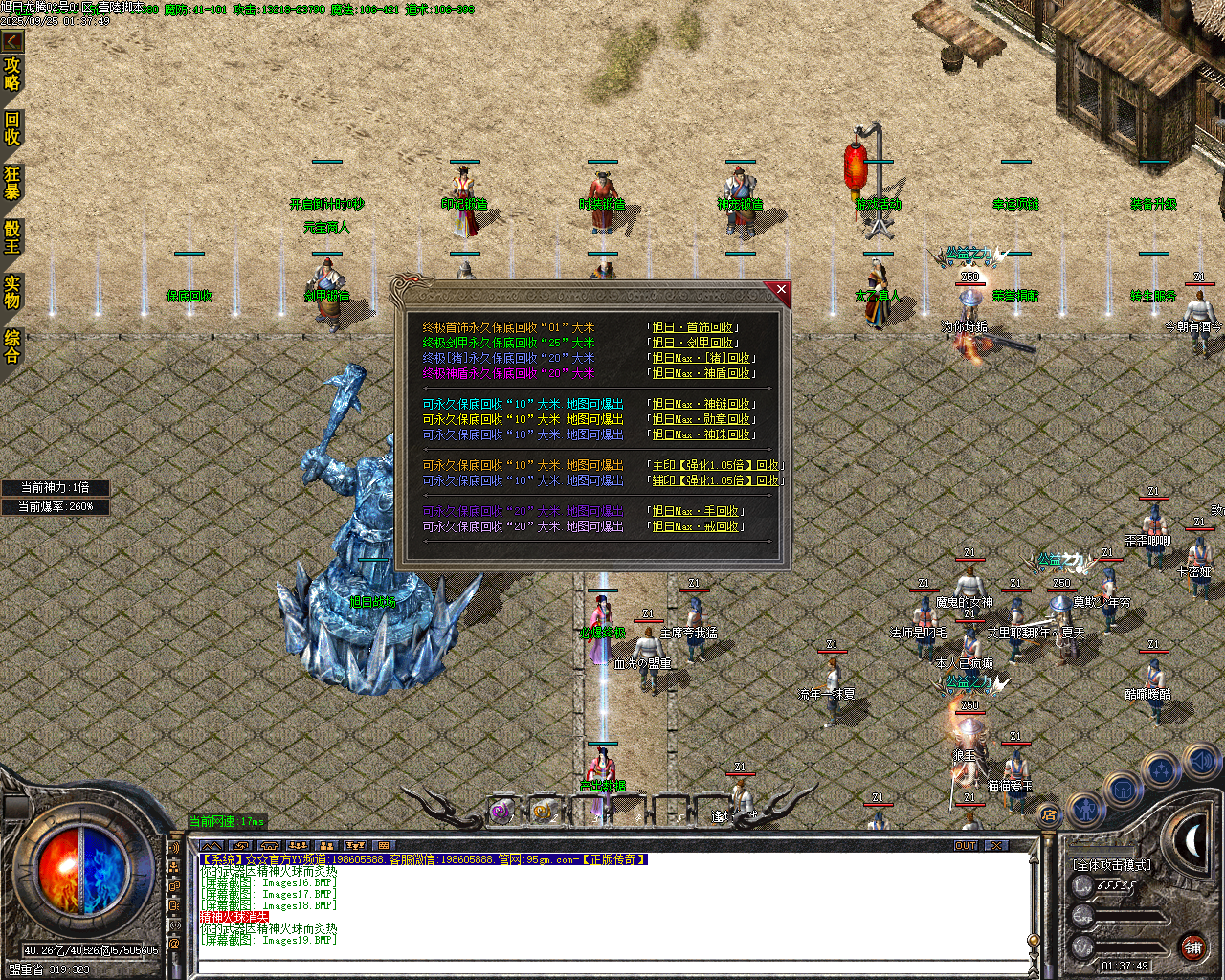Image resolution: width=1225 pixels, height=980 pixels.
Task: Select 回收 in the left sidebar menu
Action: (x=12, y=127)
